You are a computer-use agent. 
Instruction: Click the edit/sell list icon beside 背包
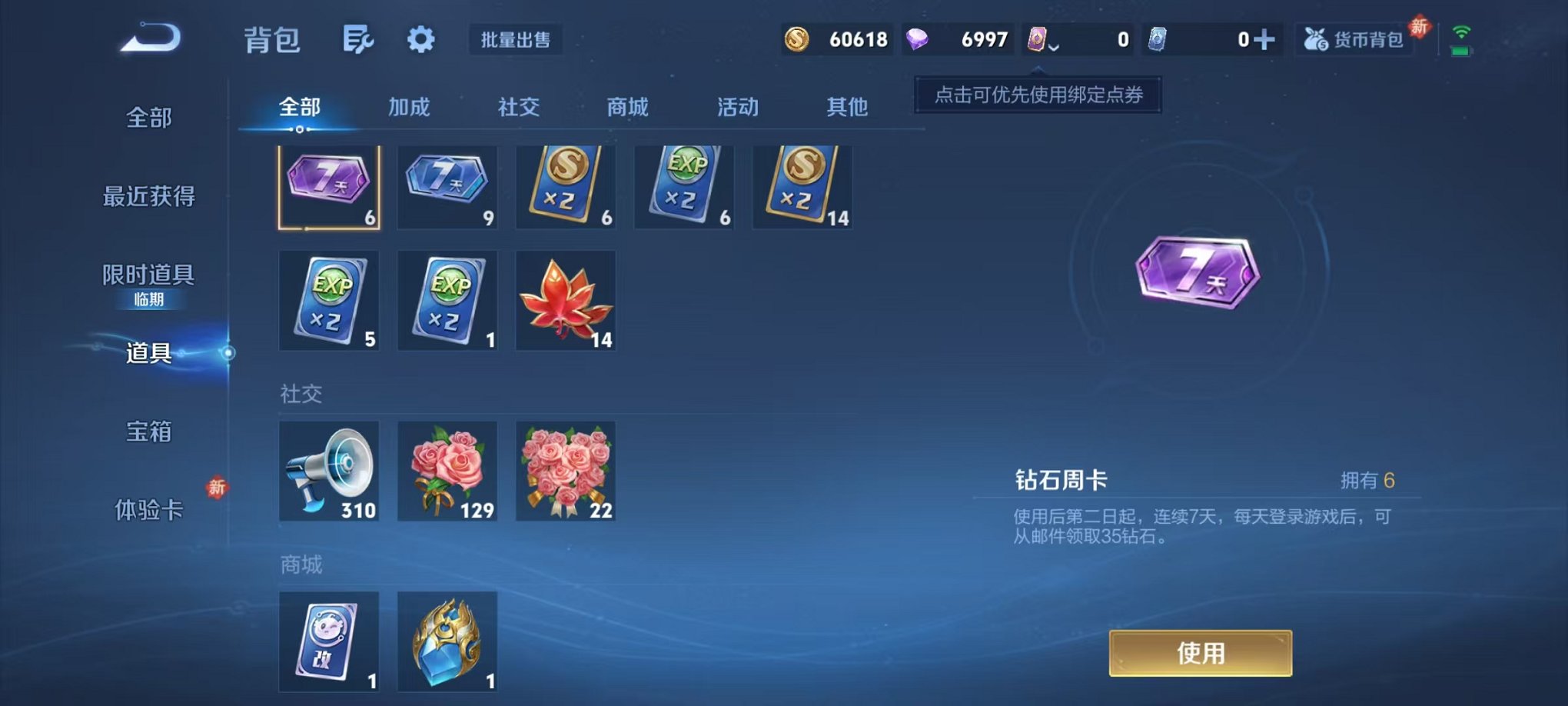[360, 40]
